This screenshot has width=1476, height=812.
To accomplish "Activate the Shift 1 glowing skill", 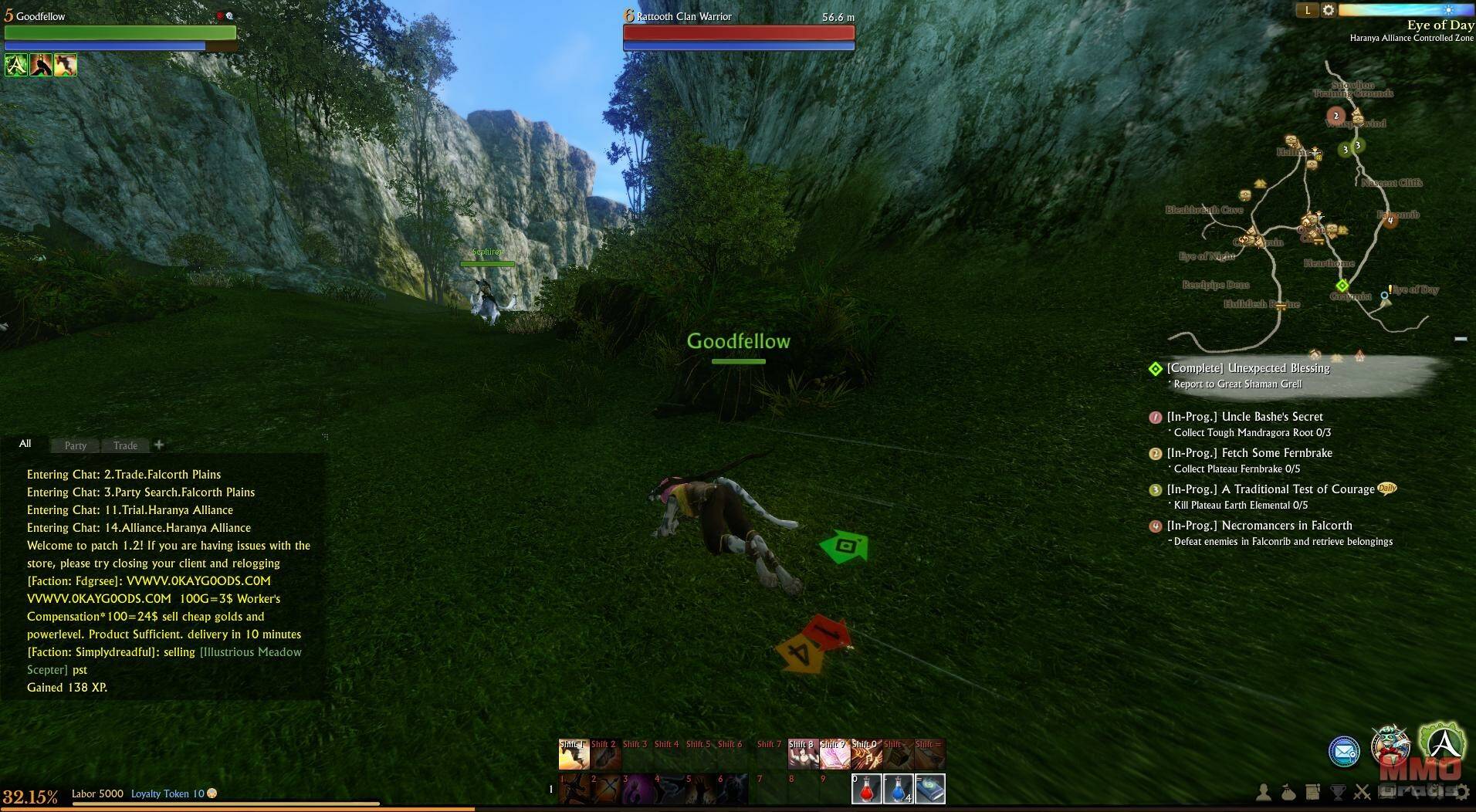I will tap(574, 754).
